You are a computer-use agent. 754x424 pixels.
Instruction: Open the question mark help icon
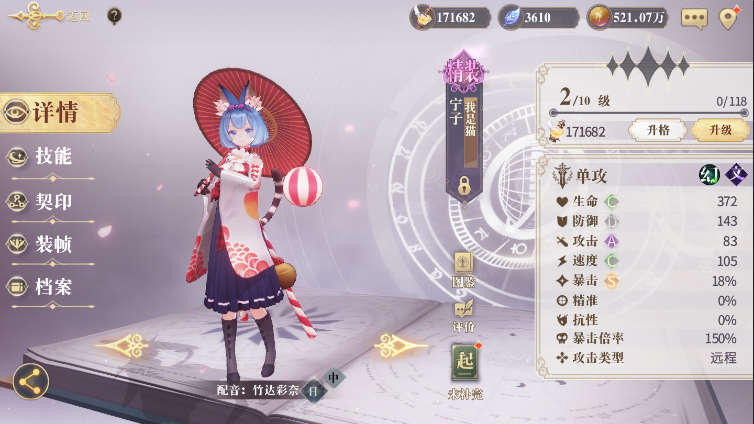115,16
